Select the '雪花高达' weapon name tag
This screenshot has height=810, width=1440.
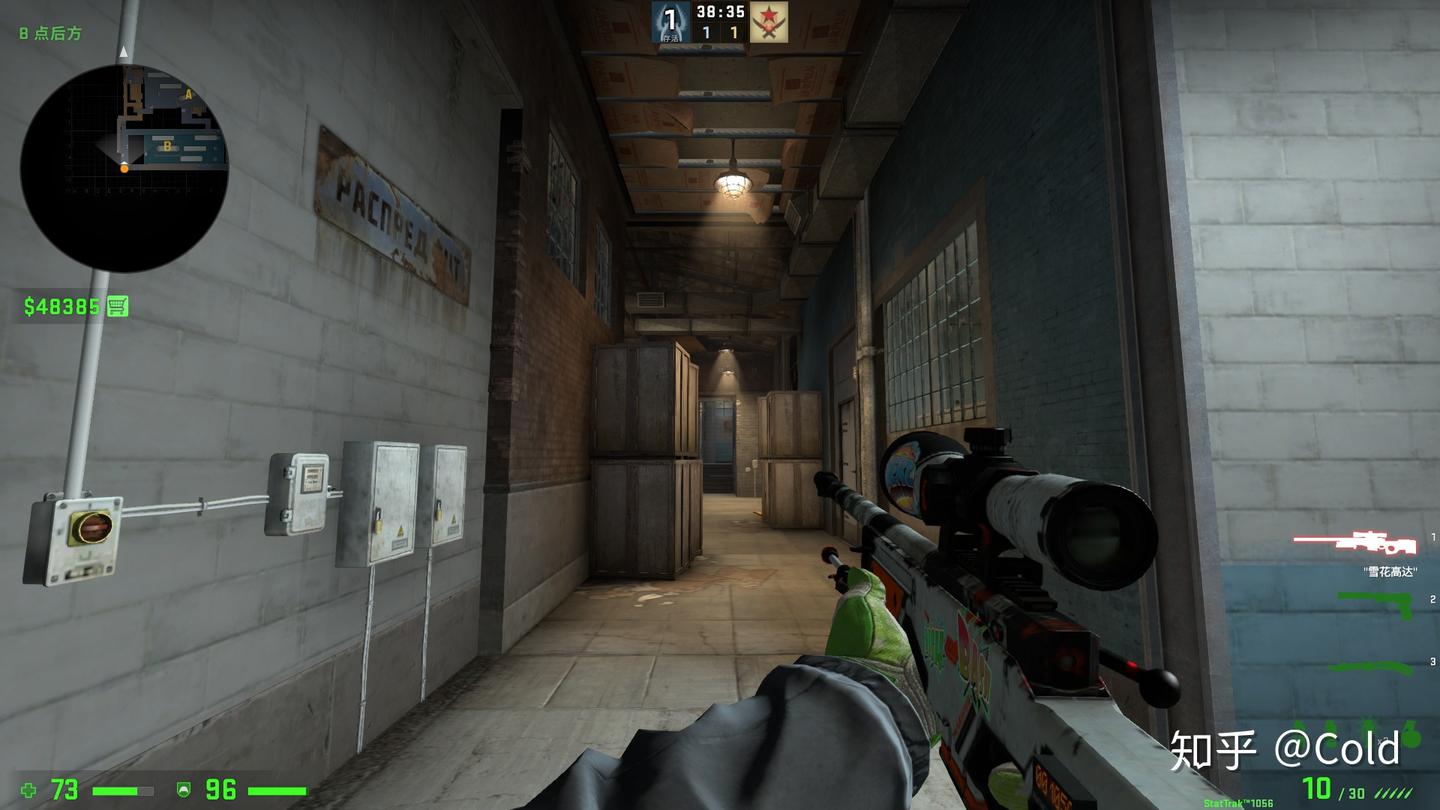pos(1389,572)
